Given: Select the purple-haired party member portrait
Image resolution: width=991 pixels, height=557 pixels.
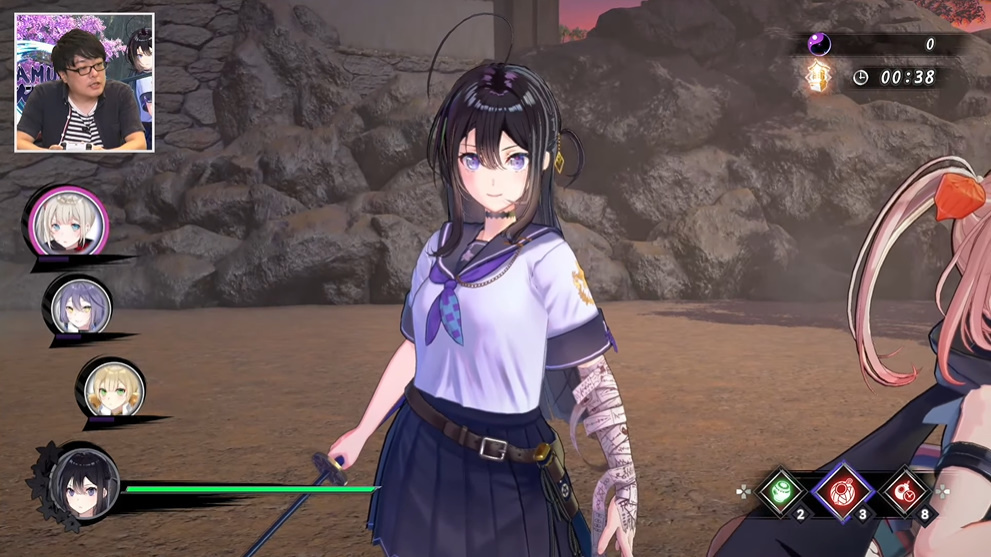Looking at the screenshot, I should (77, 305).
